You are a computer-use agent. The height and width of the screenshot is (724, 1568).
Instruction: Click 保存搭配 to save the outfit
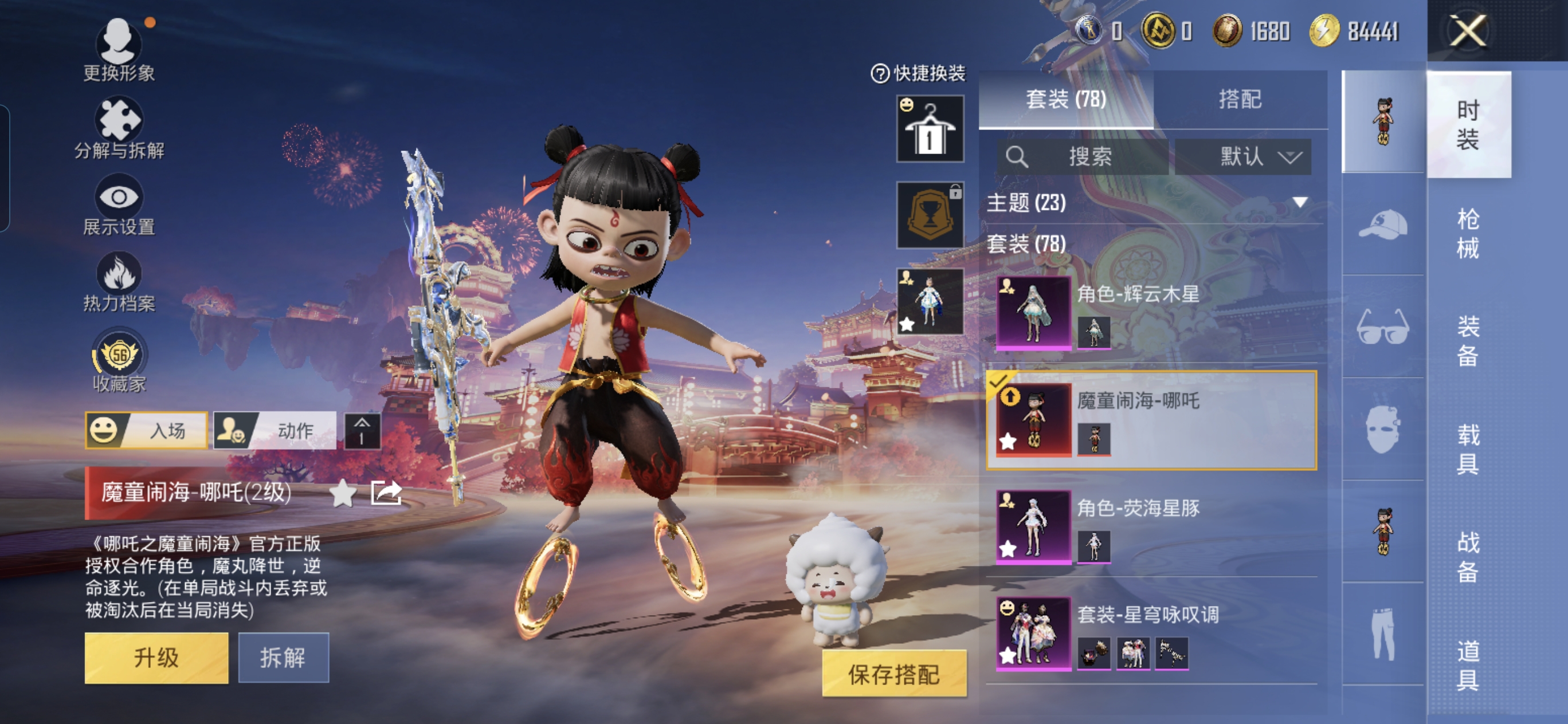coord(893,674)
